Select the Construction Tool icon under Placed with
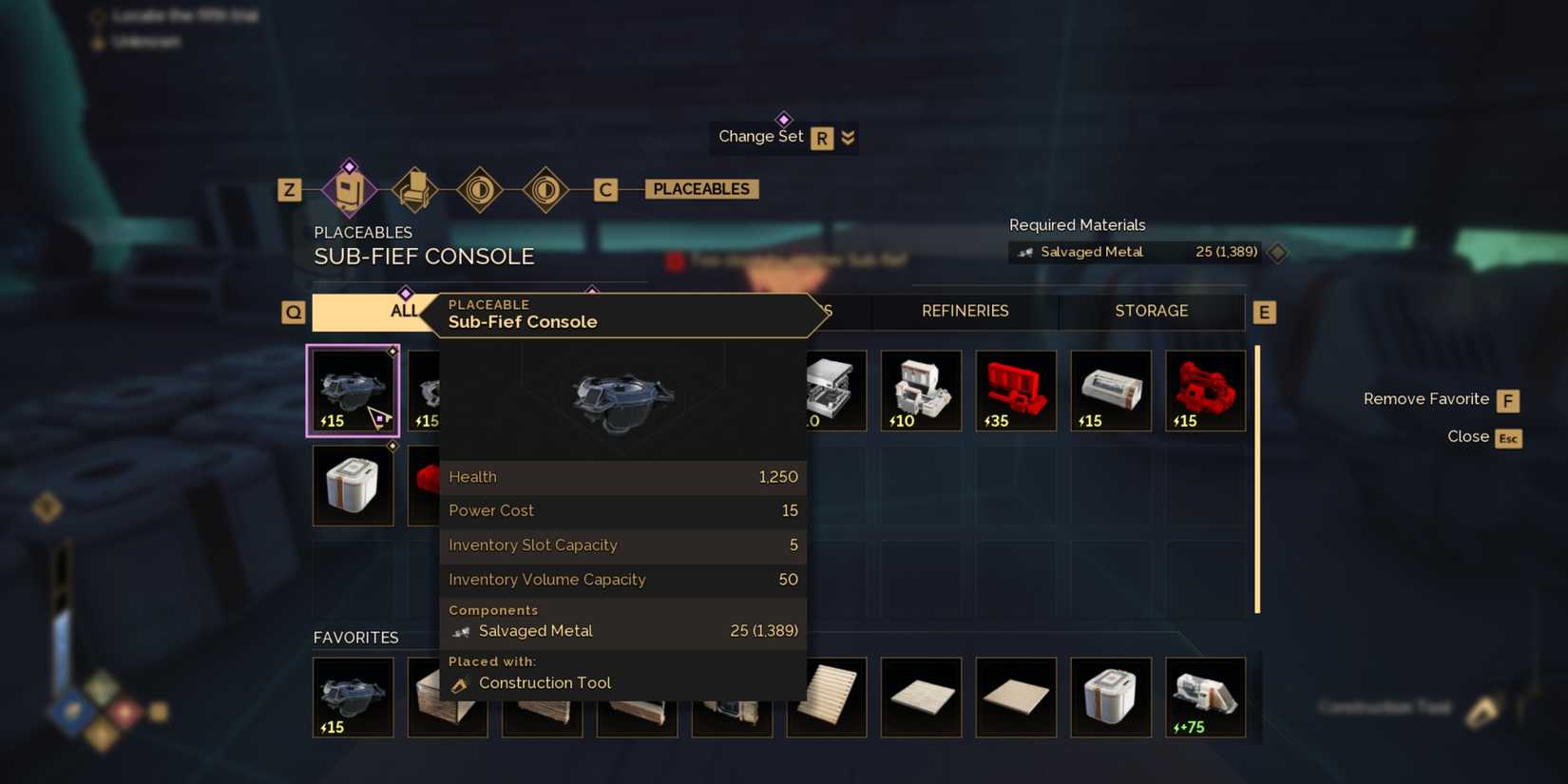 pyautogui.click(x=460, y=682)
